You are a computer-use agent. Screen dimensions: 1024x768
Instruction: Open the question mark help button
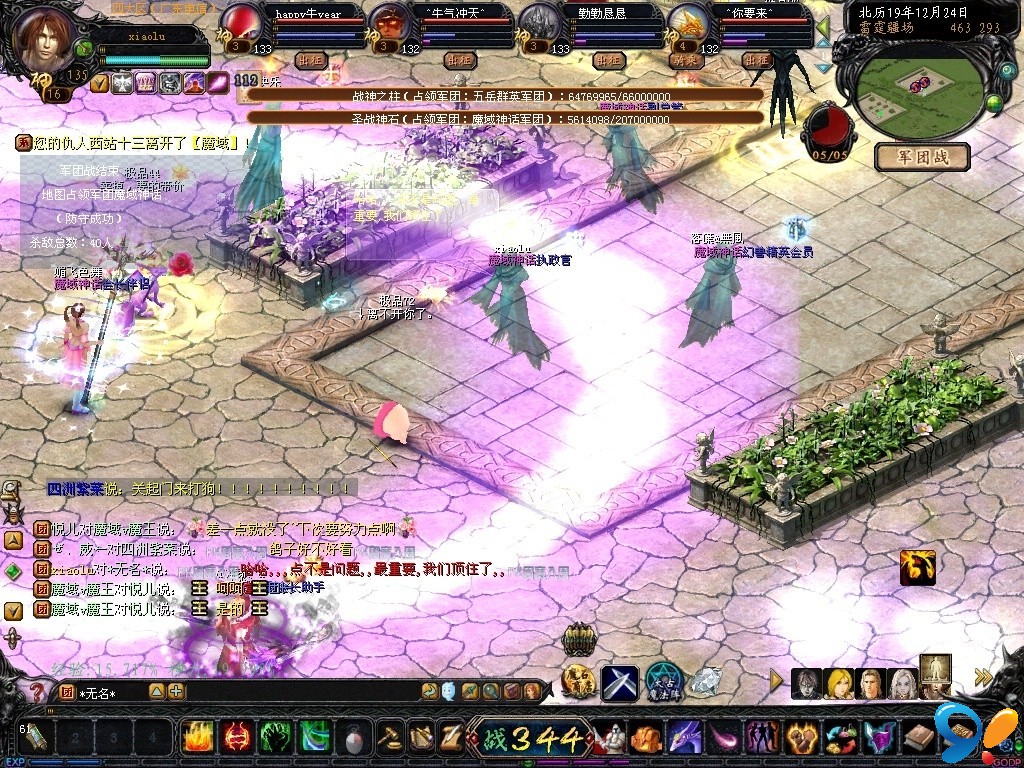pyautogui.click(x=37, y=692)
